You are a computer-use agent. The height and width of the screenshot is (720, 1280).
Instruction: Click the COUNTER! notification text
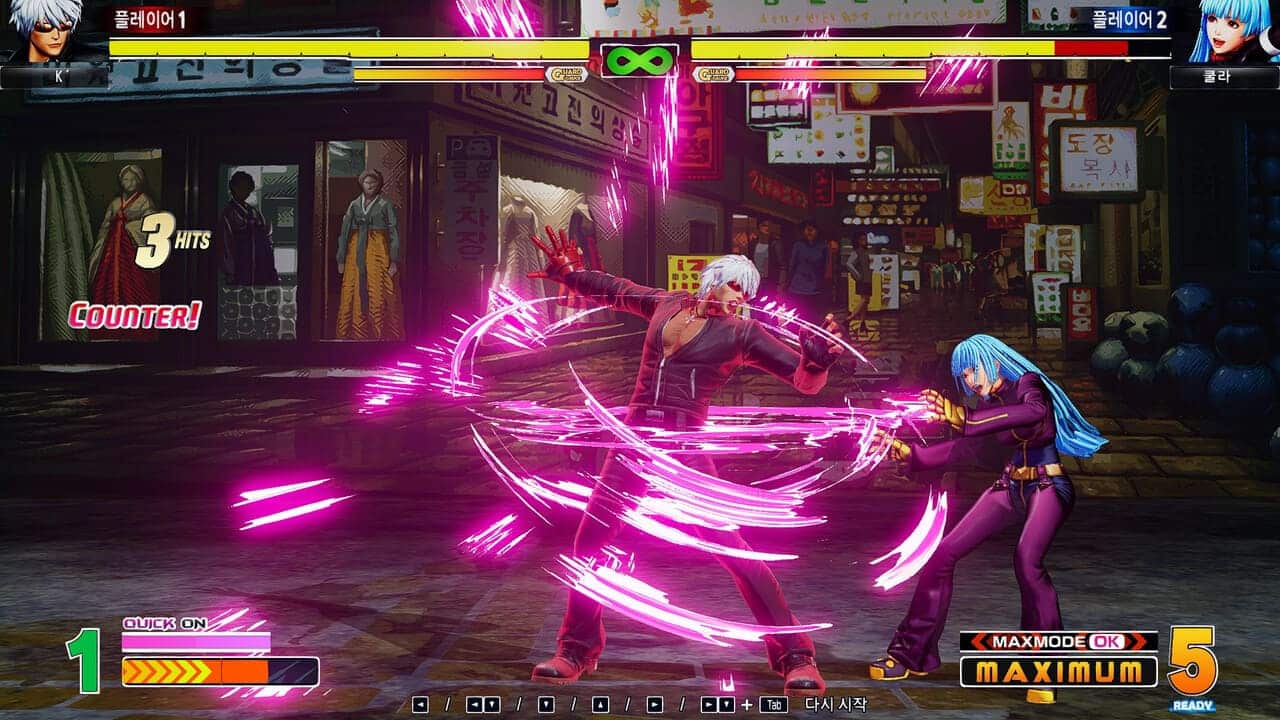[x=135, y=315]
